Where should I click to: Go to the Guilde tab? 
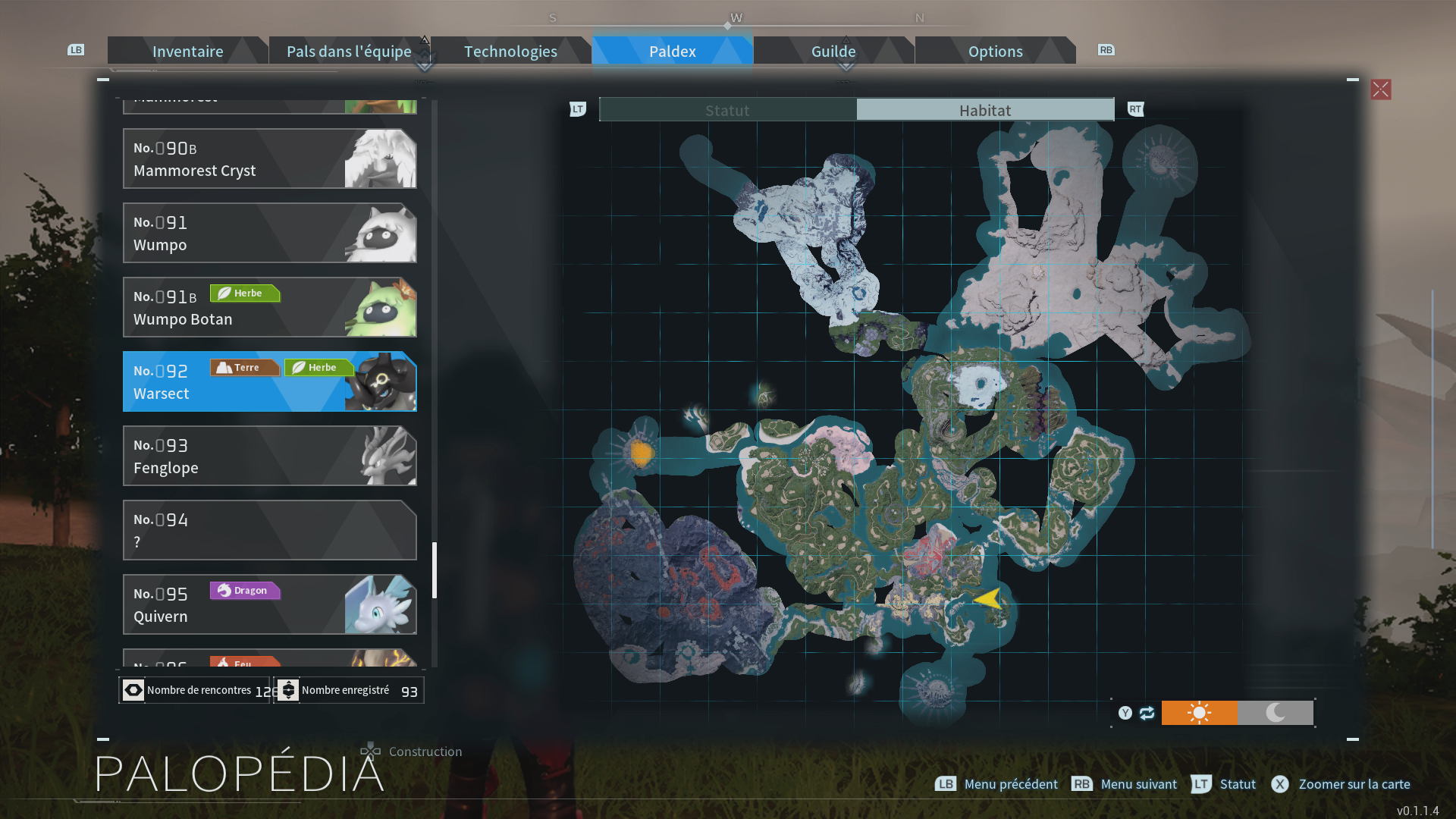[833, 51]
